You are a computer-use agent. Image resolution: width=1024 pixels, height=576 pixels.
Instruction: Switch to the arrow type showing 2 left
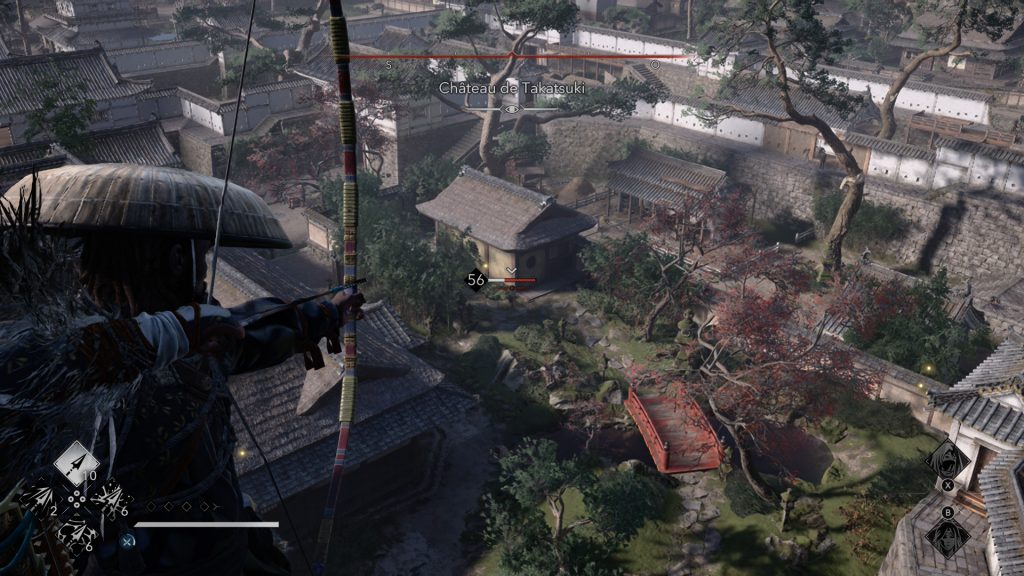coord(42,499)
